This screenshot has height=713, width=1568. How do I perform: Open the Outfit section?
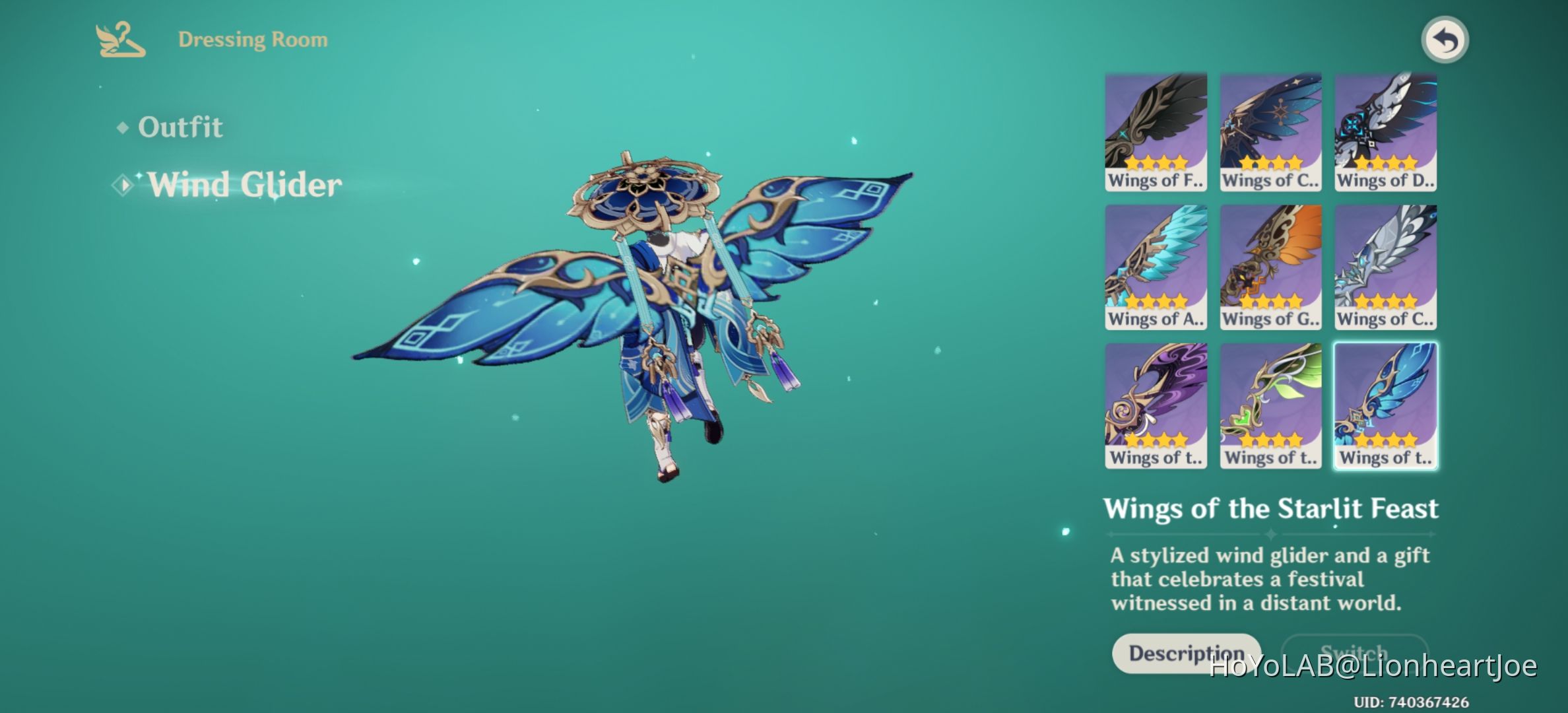[180, 127]
